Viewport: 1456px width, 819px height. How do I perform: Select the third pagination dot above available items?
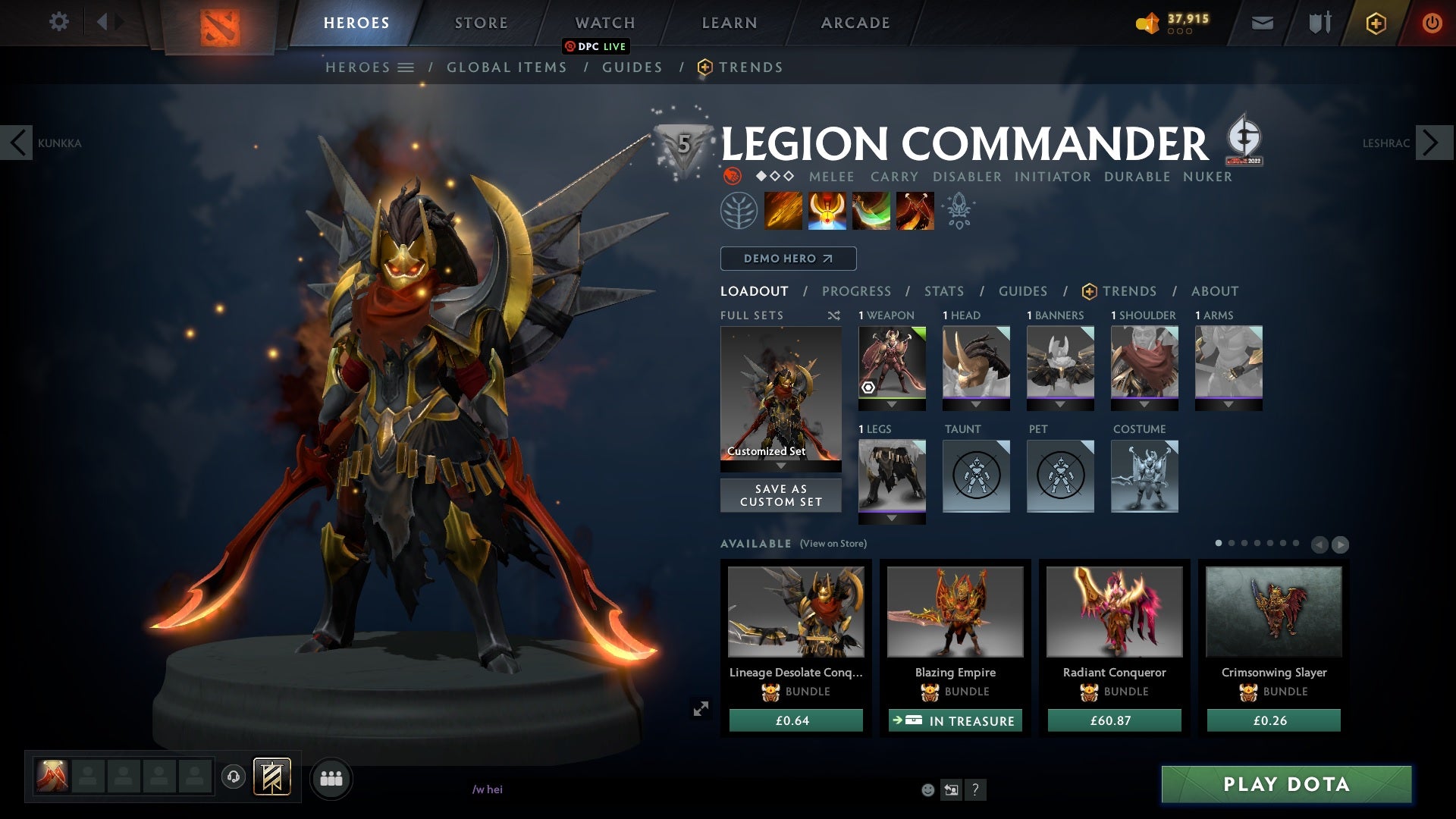click(1244, 543)
